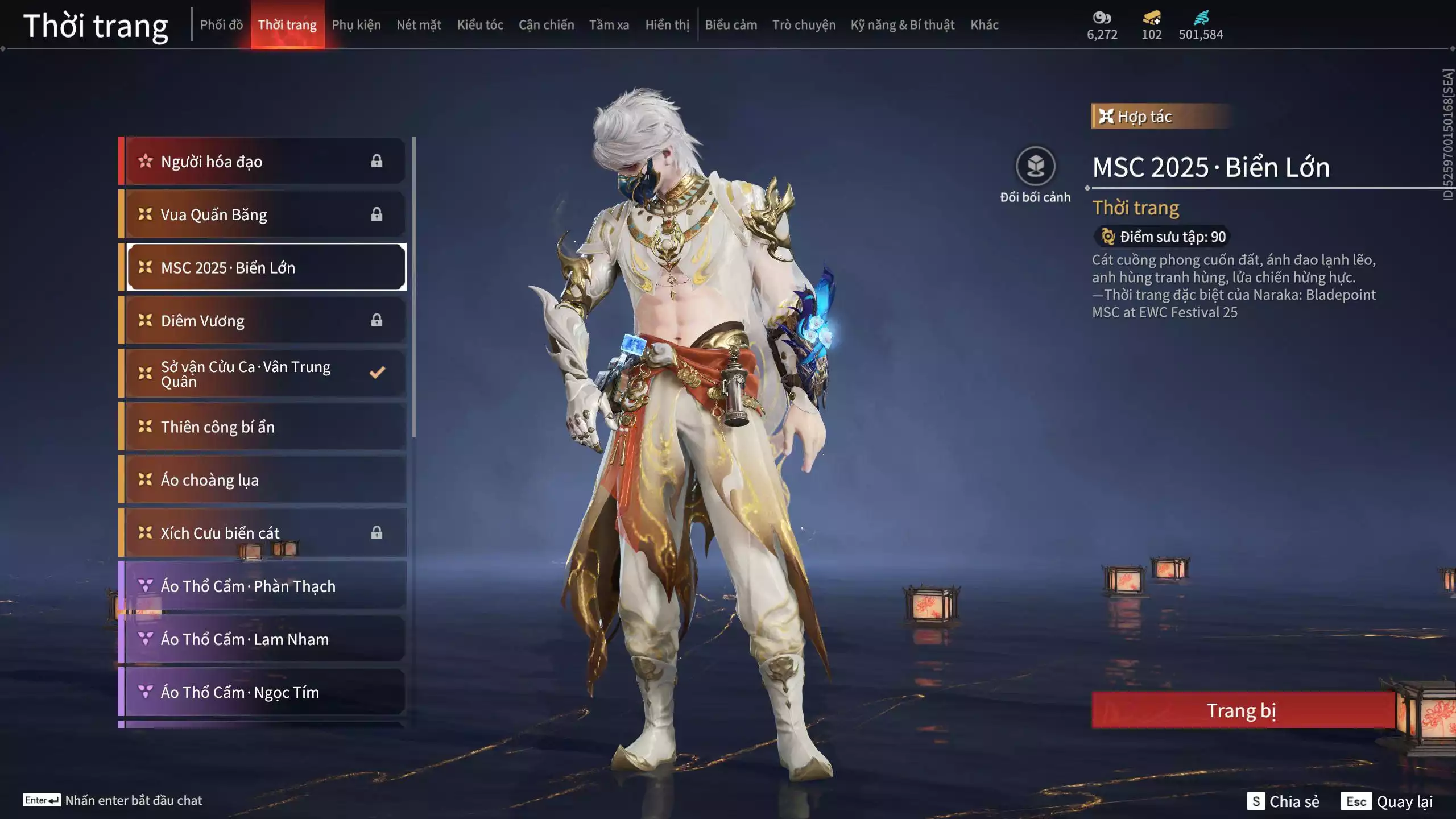Click the Chia sẻ share button

click(x=1284, y=801)
